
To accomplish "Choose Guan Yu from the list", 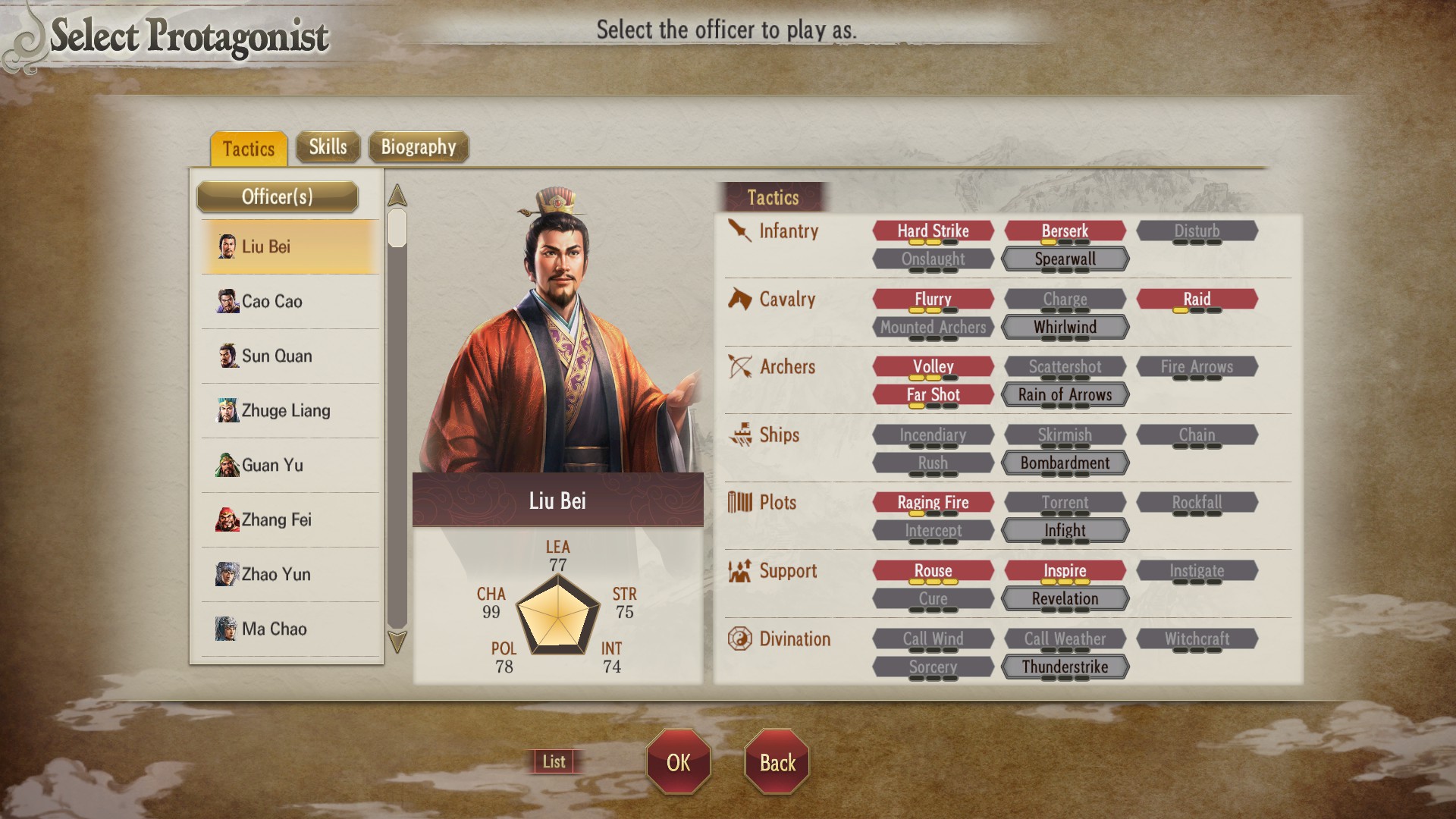I will pyautogui.click(x=290, y=466).
